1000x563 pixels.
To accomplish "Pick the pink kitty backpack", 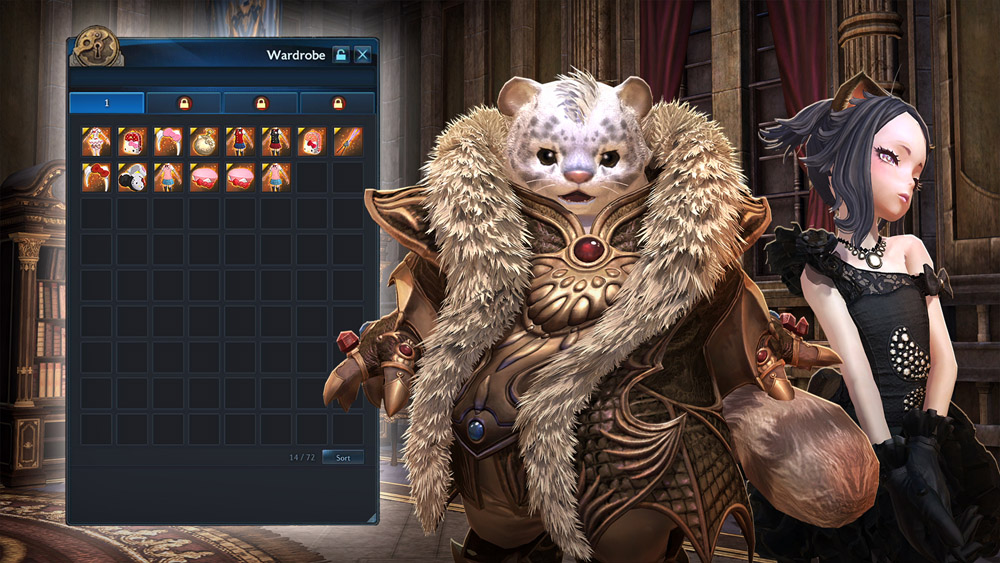I will pos(312,141).
